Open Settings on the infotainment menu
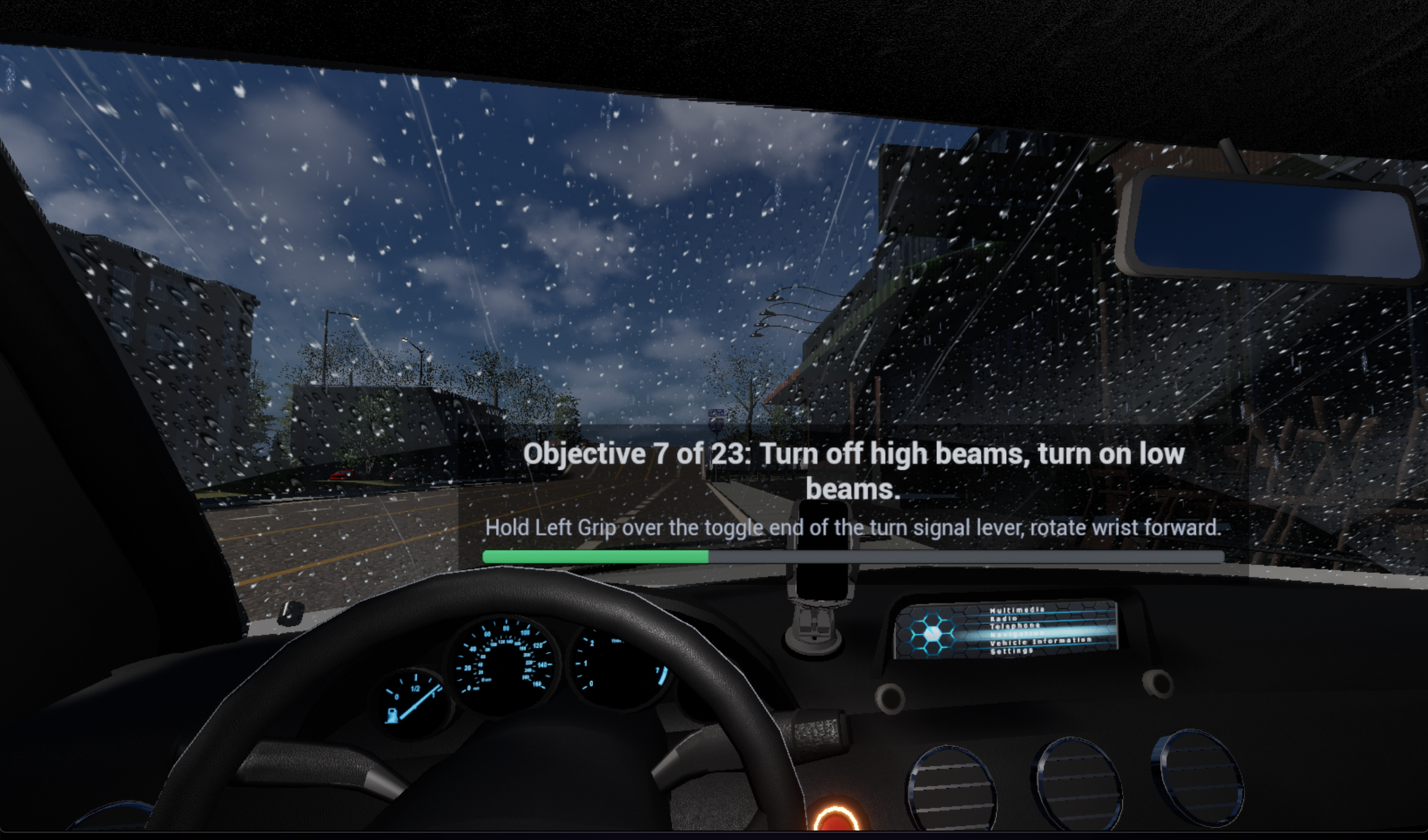This screenshot has width=1428, height=840. coord(1012,651)
